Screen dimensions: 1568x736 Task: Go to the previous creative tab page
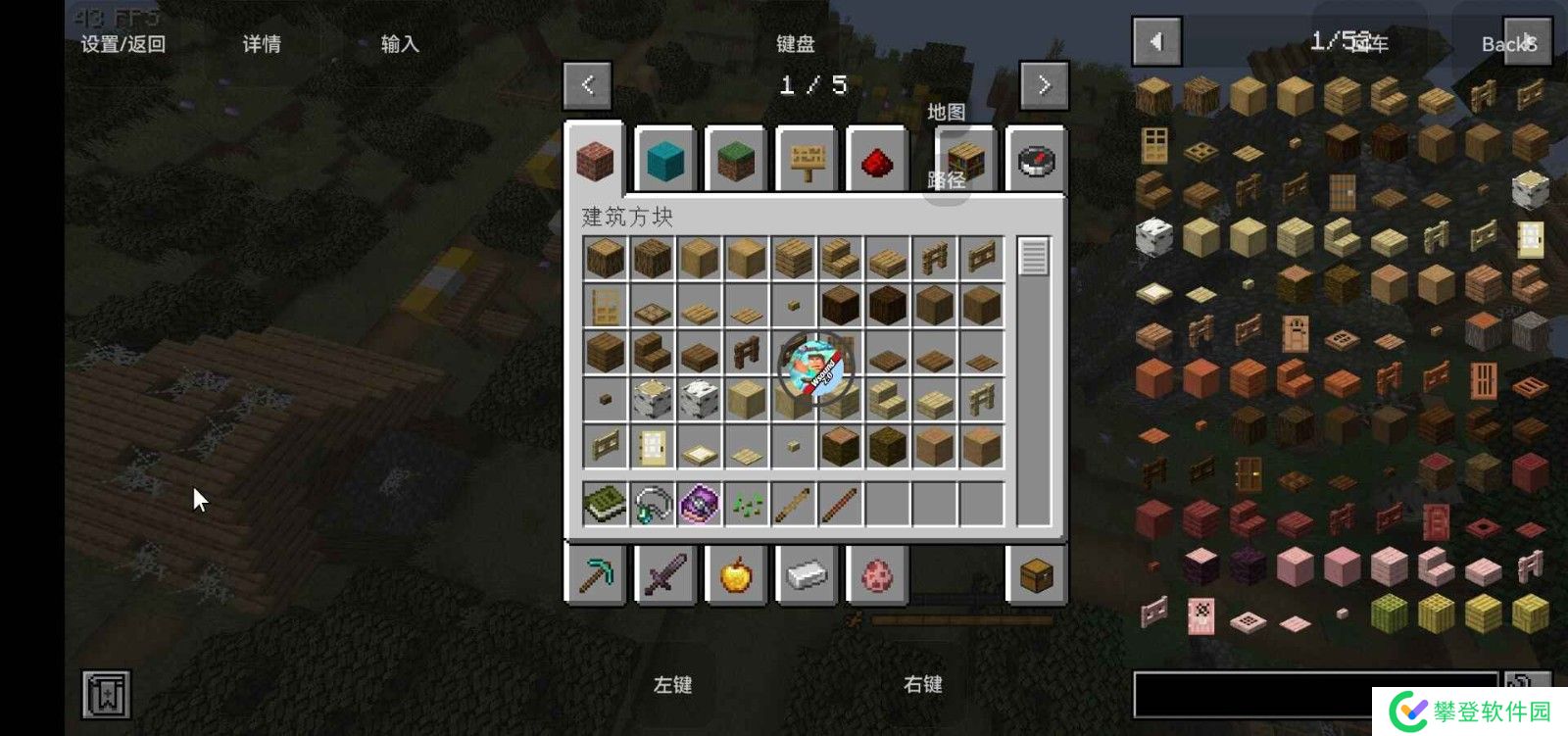pyautogui.click(x=588, y=85)
